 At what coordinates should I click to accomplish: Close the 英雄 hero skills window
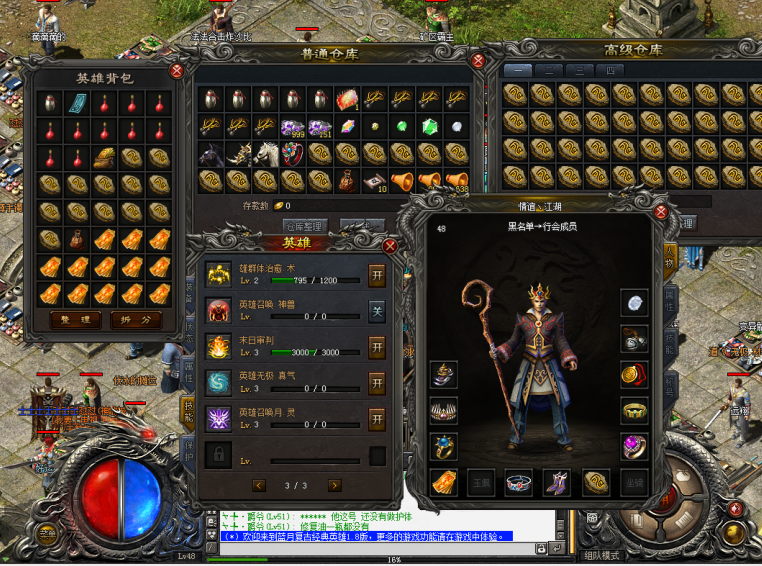(x=390, y=245)
